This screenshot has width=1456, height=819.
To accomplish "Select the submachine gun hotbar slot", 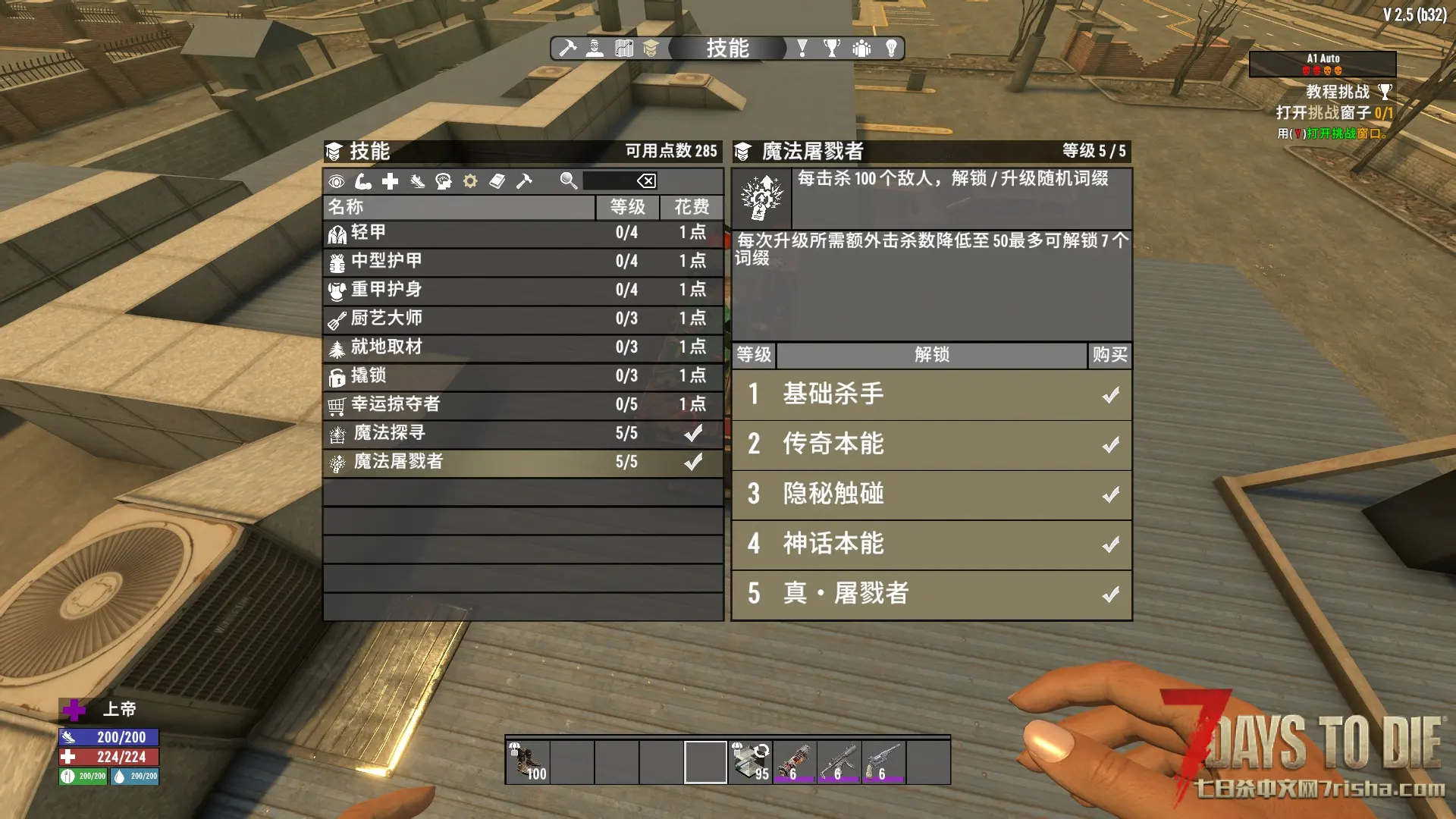I will click(839, 762).
